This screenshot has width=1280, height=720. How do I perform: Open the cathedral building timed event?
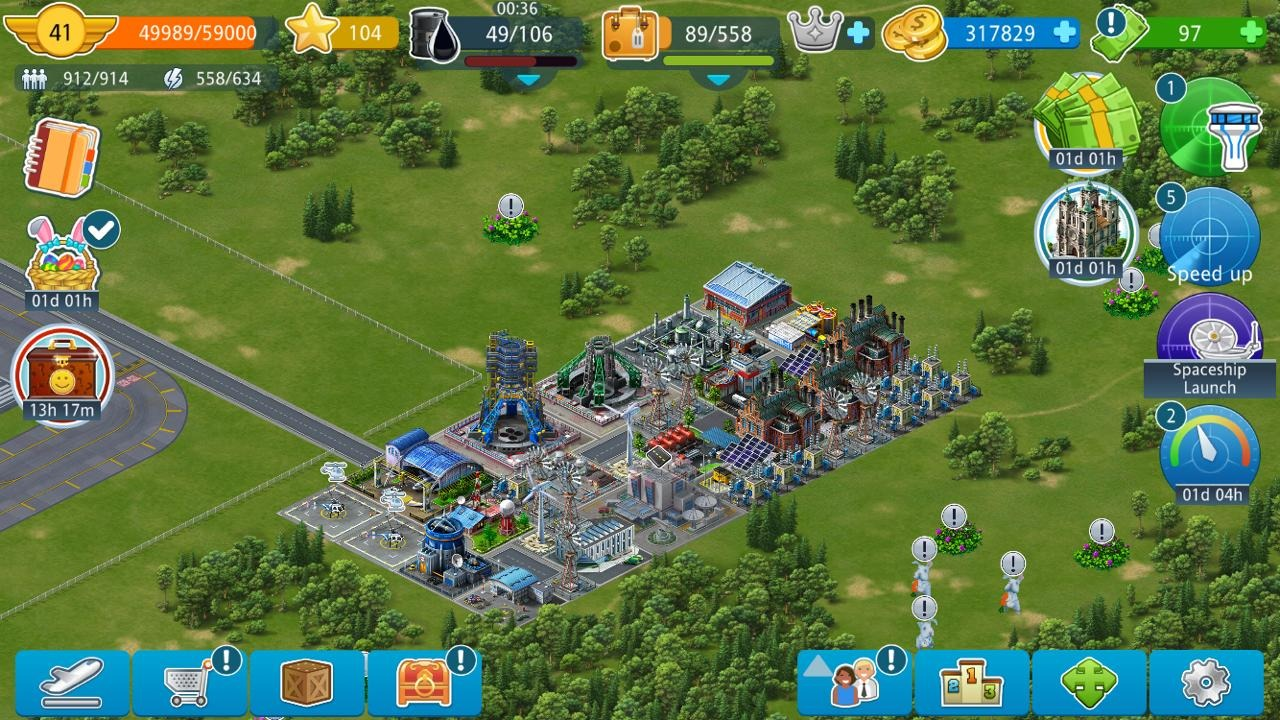click(1085, 232)
